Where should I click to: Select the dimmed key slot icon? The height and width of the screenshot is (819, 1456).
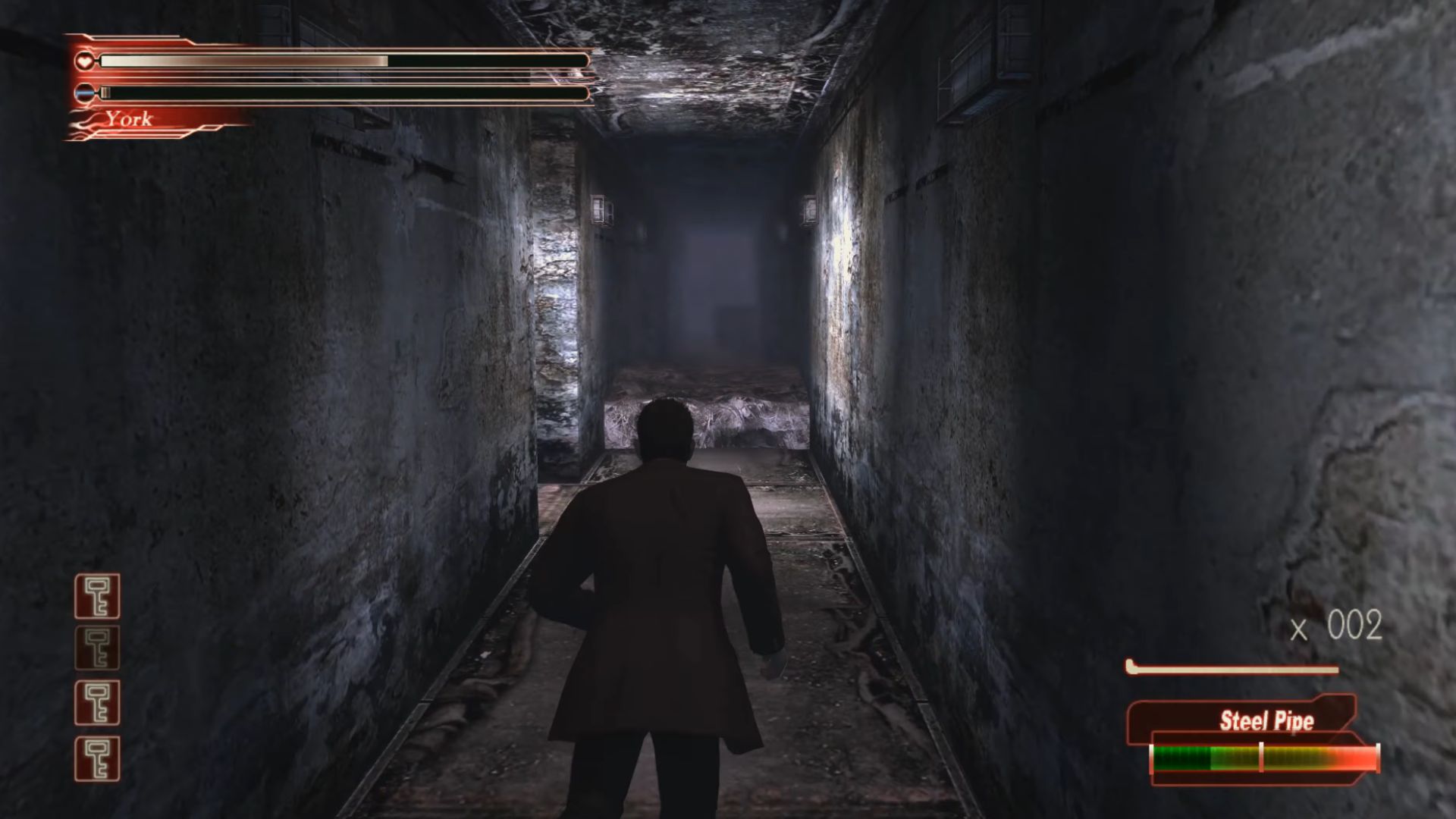tap(97, 648)
